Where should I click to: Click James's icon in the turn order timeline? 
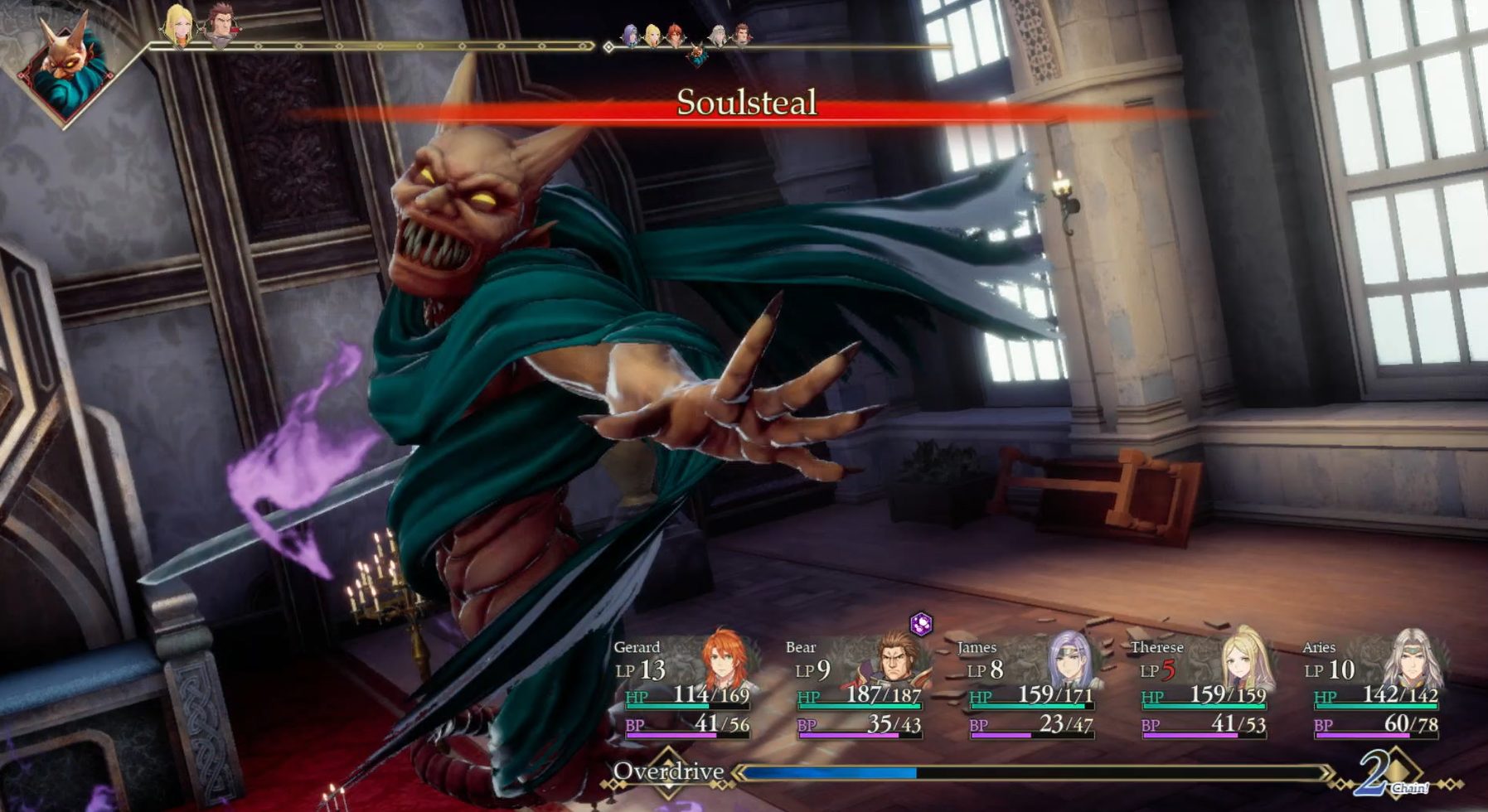(x=632, y=35)
